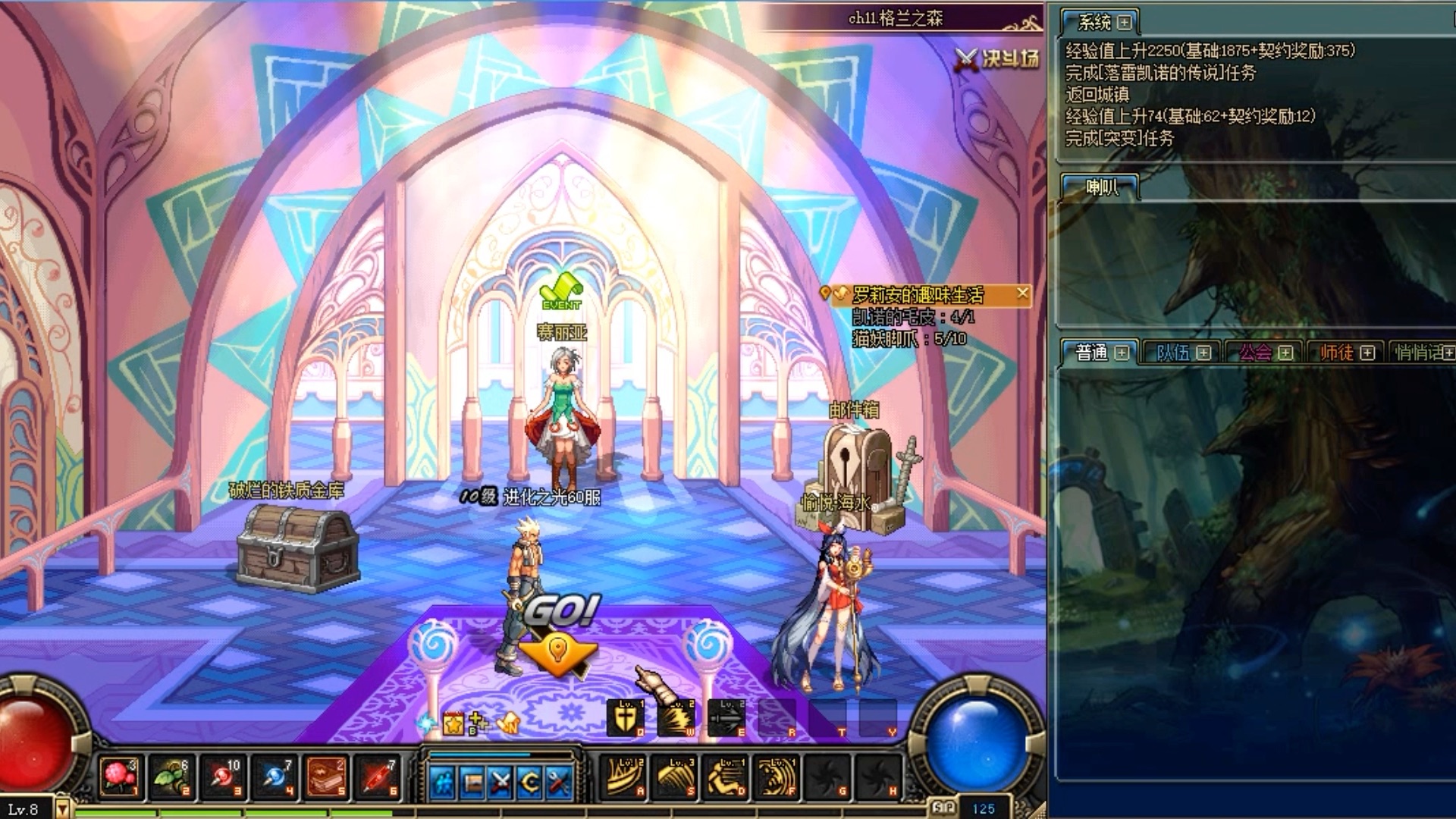Use the red crystal item in slot 6
The height and width of the screenshot is (819, 1456).
[378, 777]
